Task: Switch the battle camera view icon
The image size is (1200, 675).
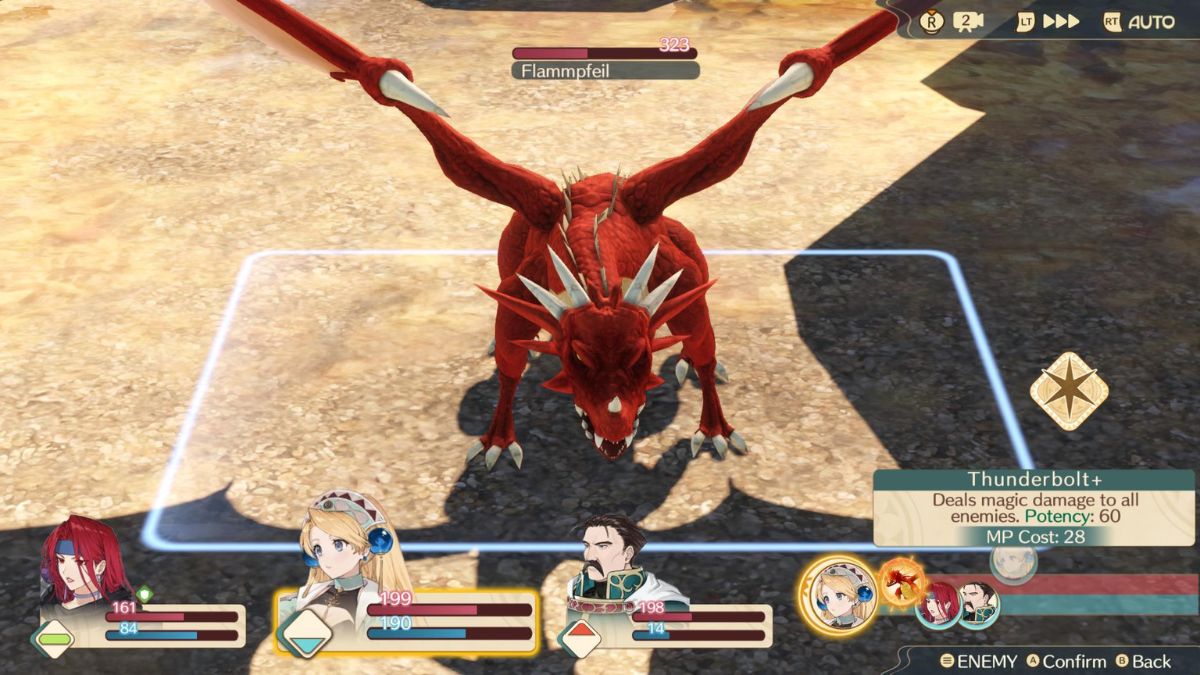Action: [968, 22]
